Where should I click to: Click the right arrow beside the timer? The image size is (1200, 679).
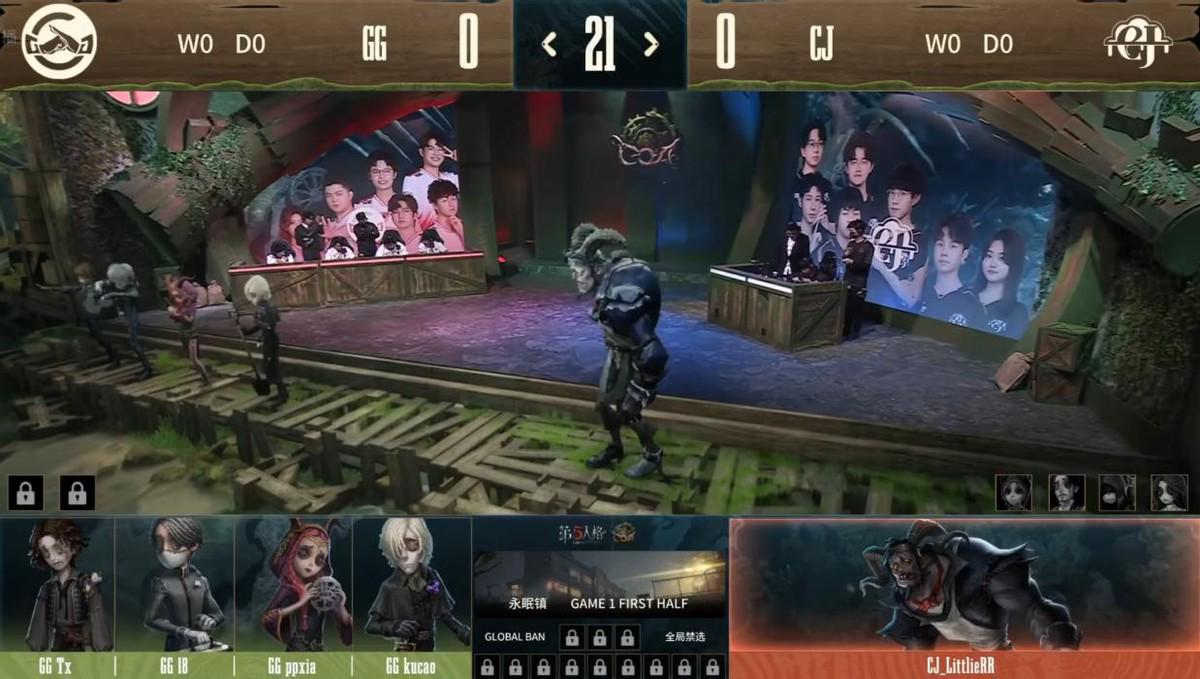click(651, 44)
